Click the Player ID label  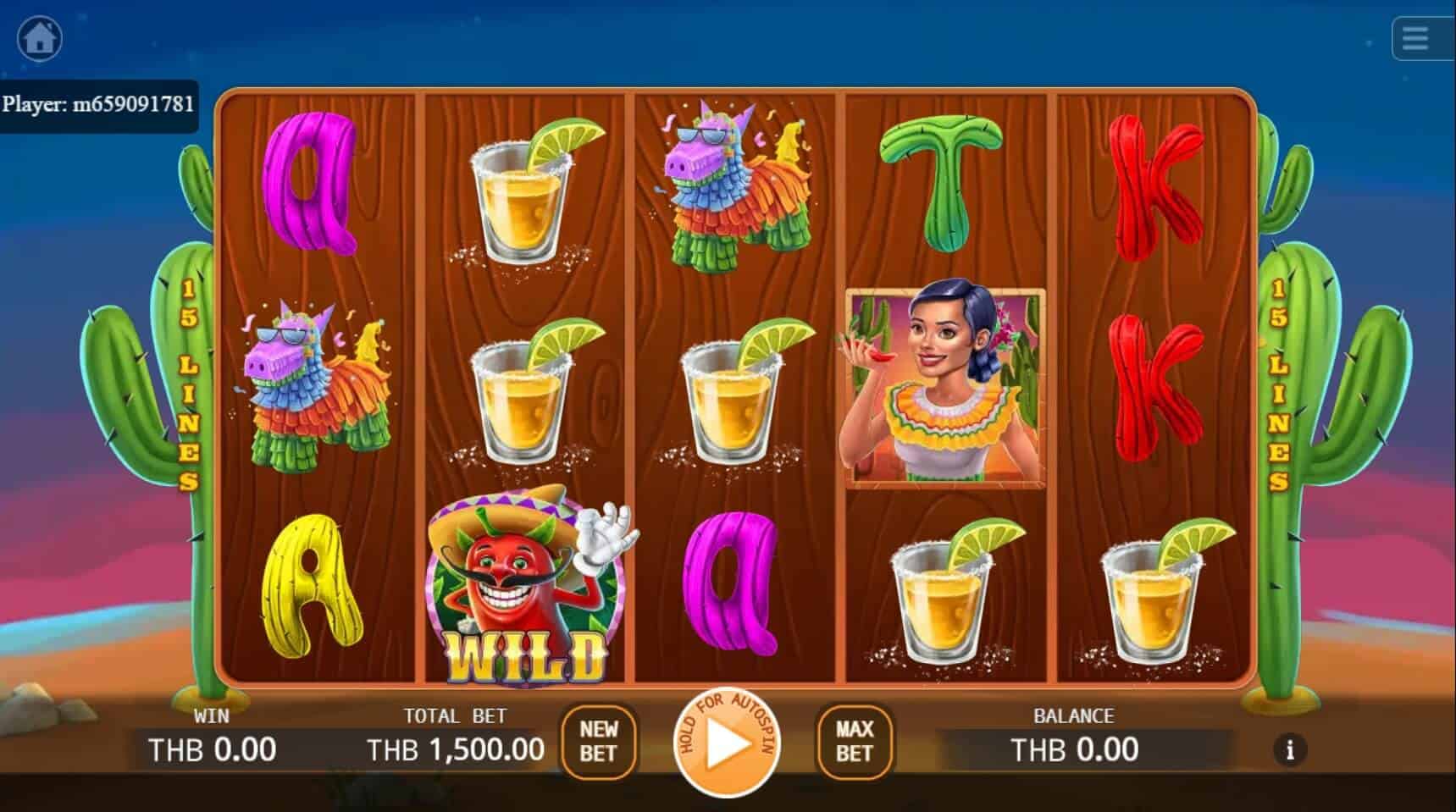(x=98, y=105)
